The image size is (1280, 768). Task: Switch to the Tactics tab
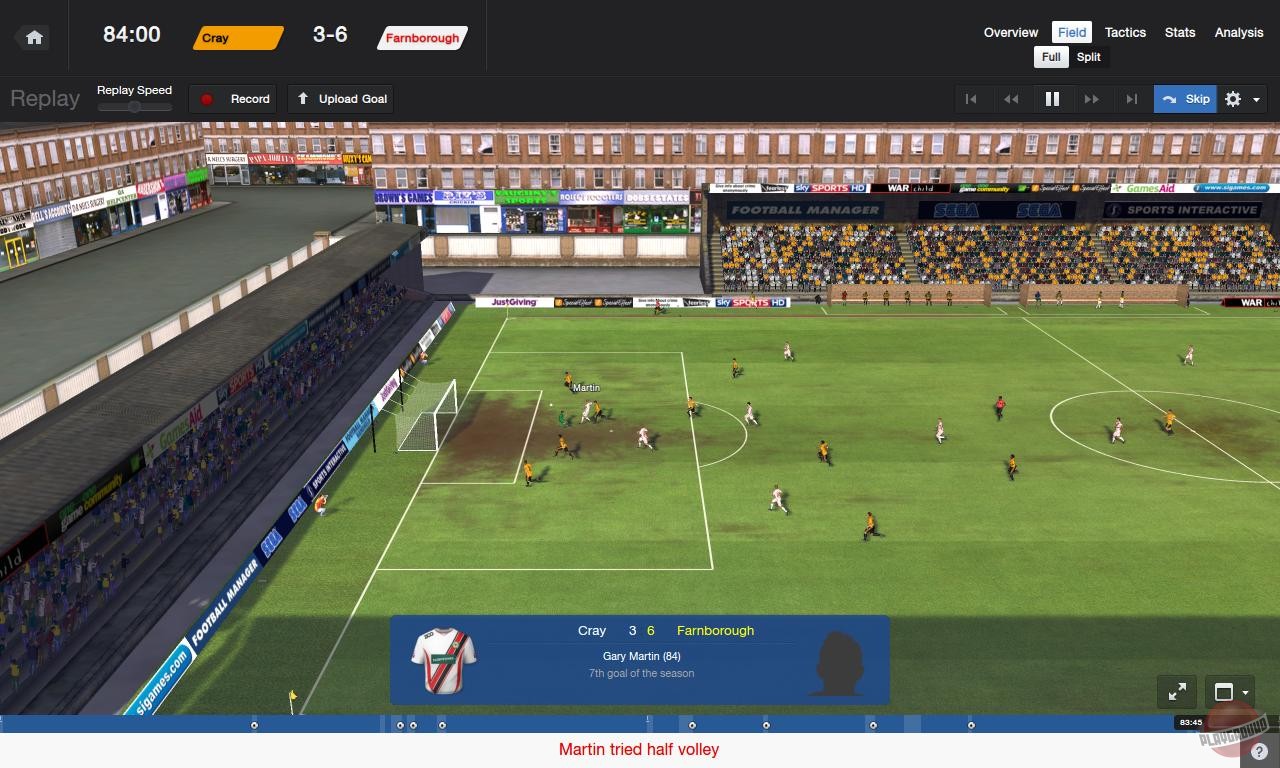tap(1125, 32)
